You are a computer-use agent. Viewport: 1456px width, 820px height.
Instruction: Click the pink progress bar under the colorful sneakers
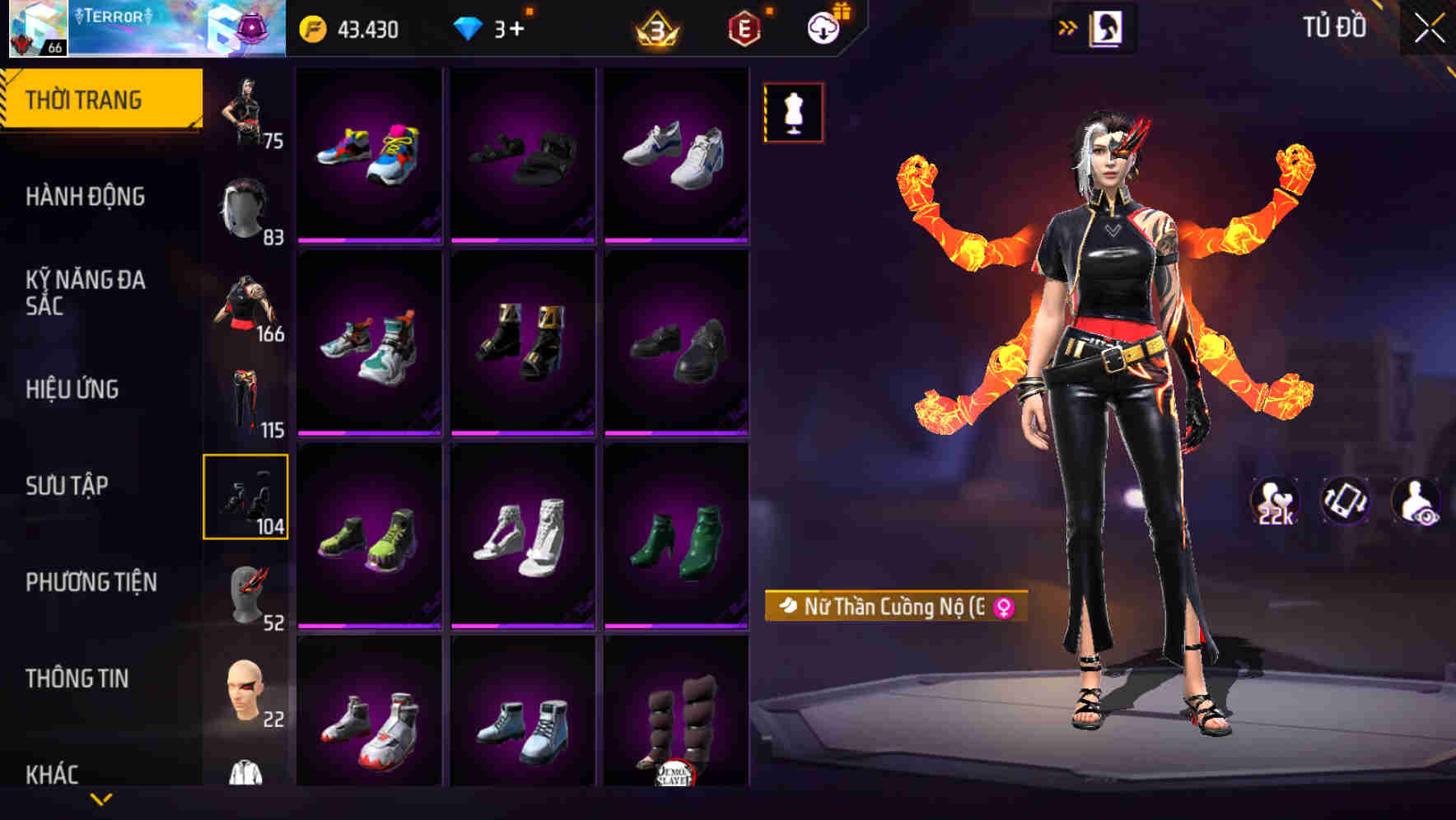click(370, 239)
